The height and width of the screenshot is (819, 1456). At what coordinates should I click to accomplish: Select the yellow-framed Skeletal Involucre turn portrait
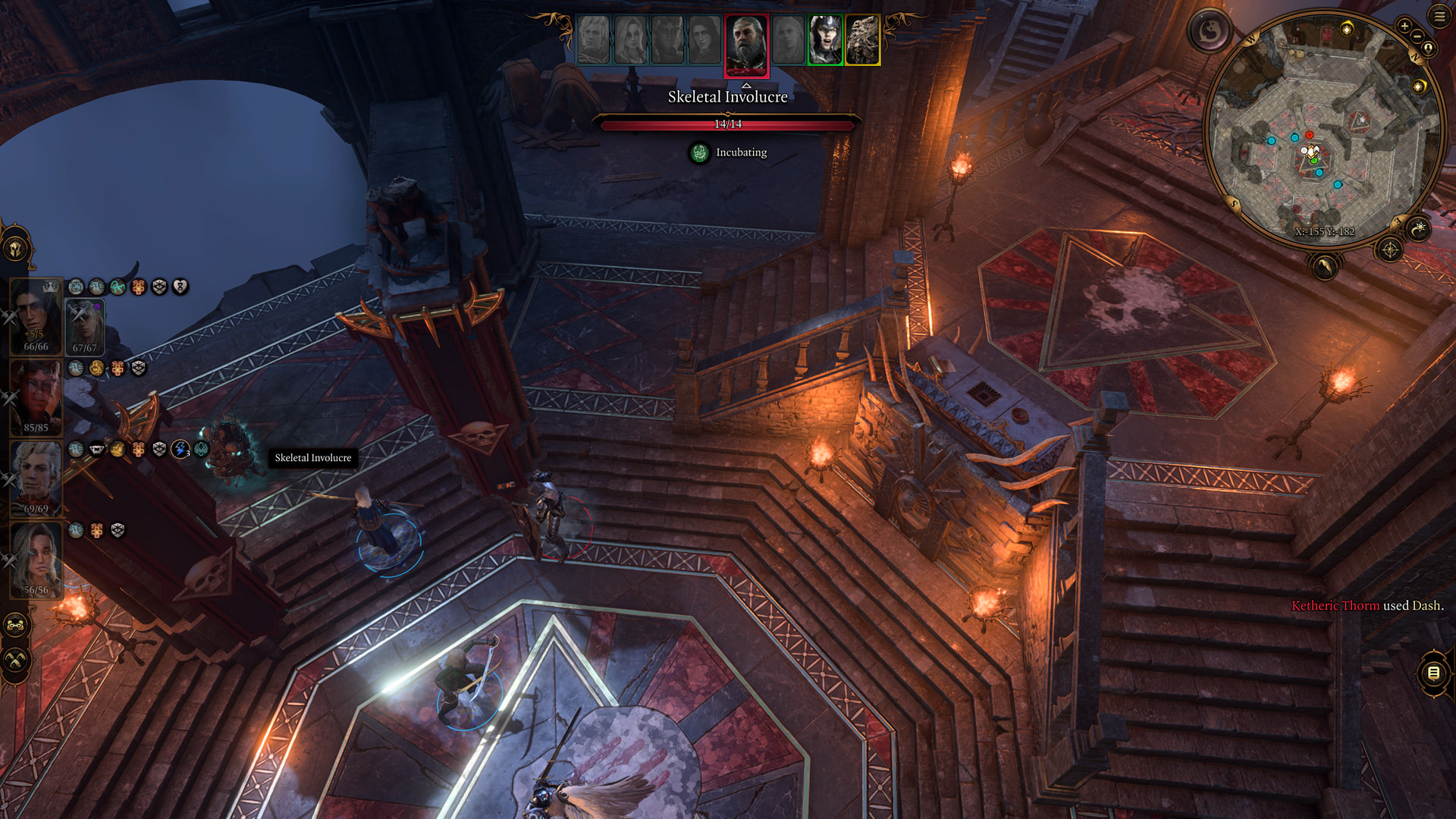click(862, 40)
